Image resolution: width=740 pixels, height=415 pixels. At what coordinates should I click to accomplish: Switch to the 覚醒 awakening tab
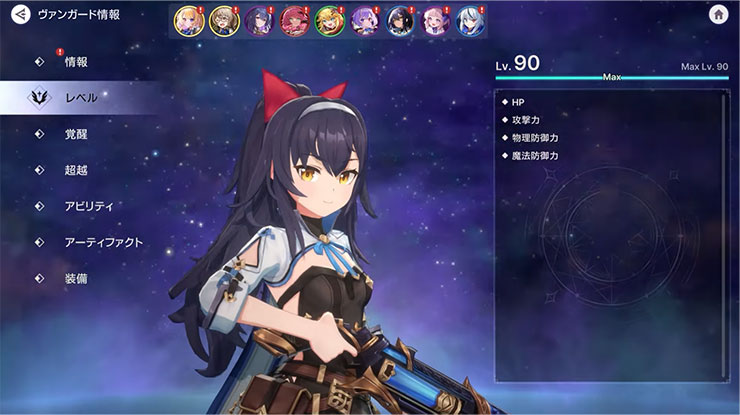76,134
